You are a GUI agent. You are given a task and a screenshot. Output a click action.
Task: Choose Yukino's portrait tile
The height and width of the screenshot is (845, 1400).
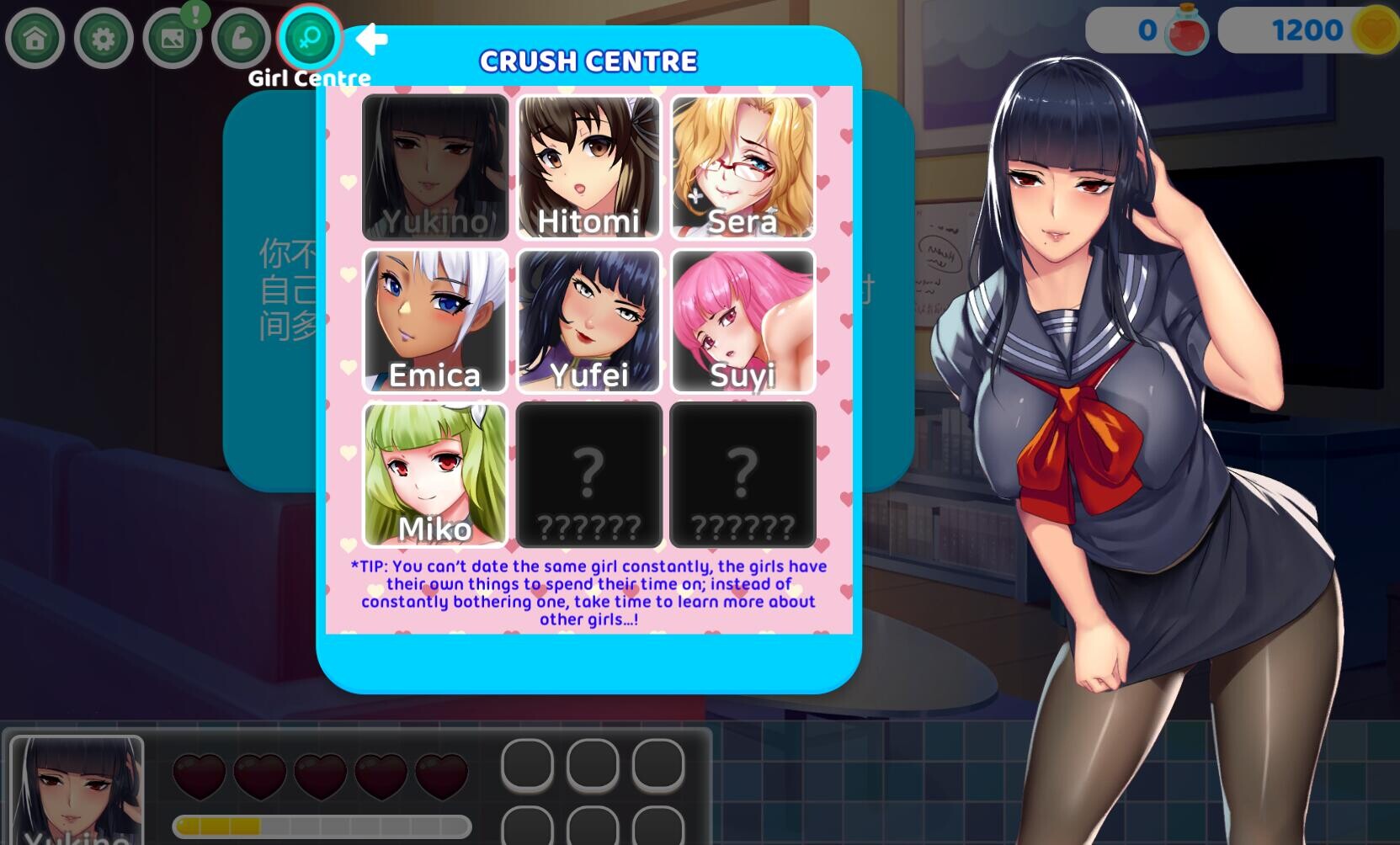435,167
